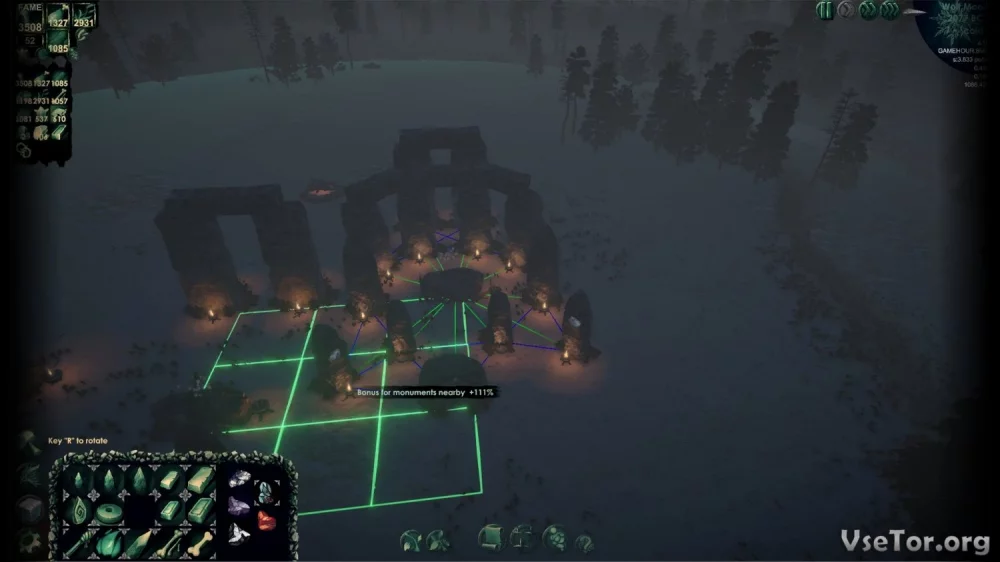Pause the game with the pause button
The image size is (1000, 562).
[x=825, y=10]
